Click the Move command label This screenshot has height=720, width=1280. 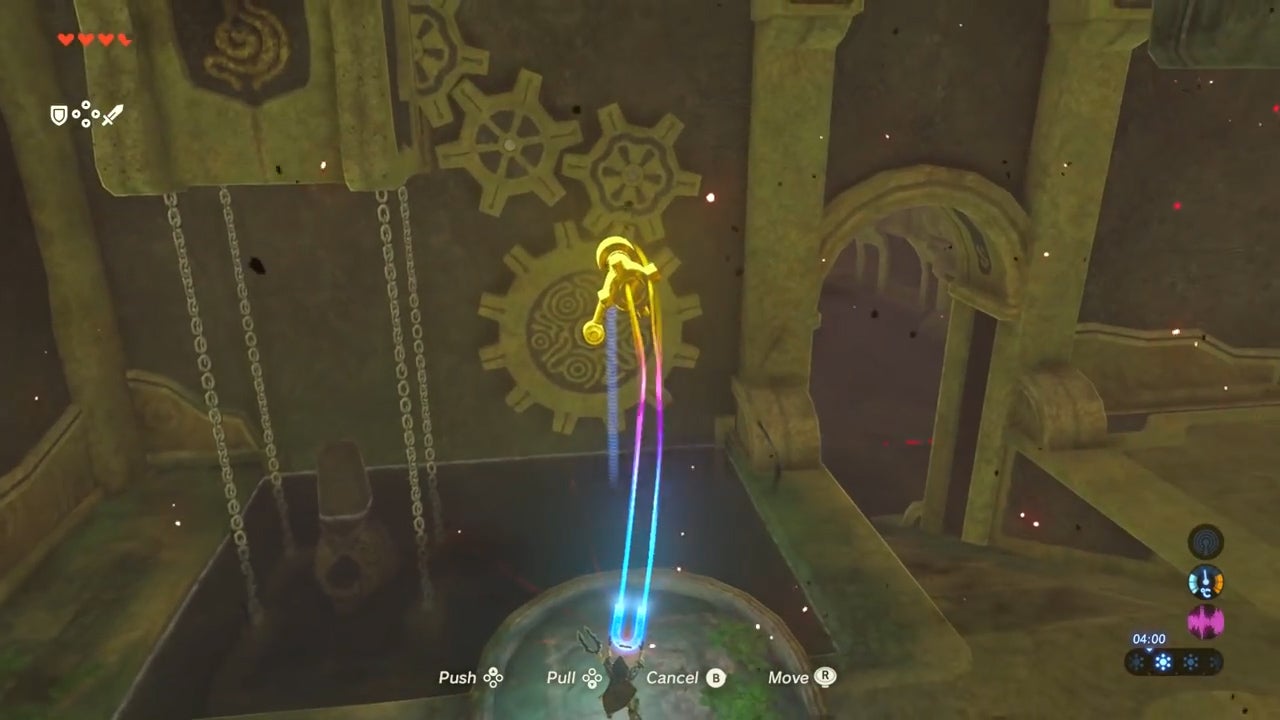(788, 677)
